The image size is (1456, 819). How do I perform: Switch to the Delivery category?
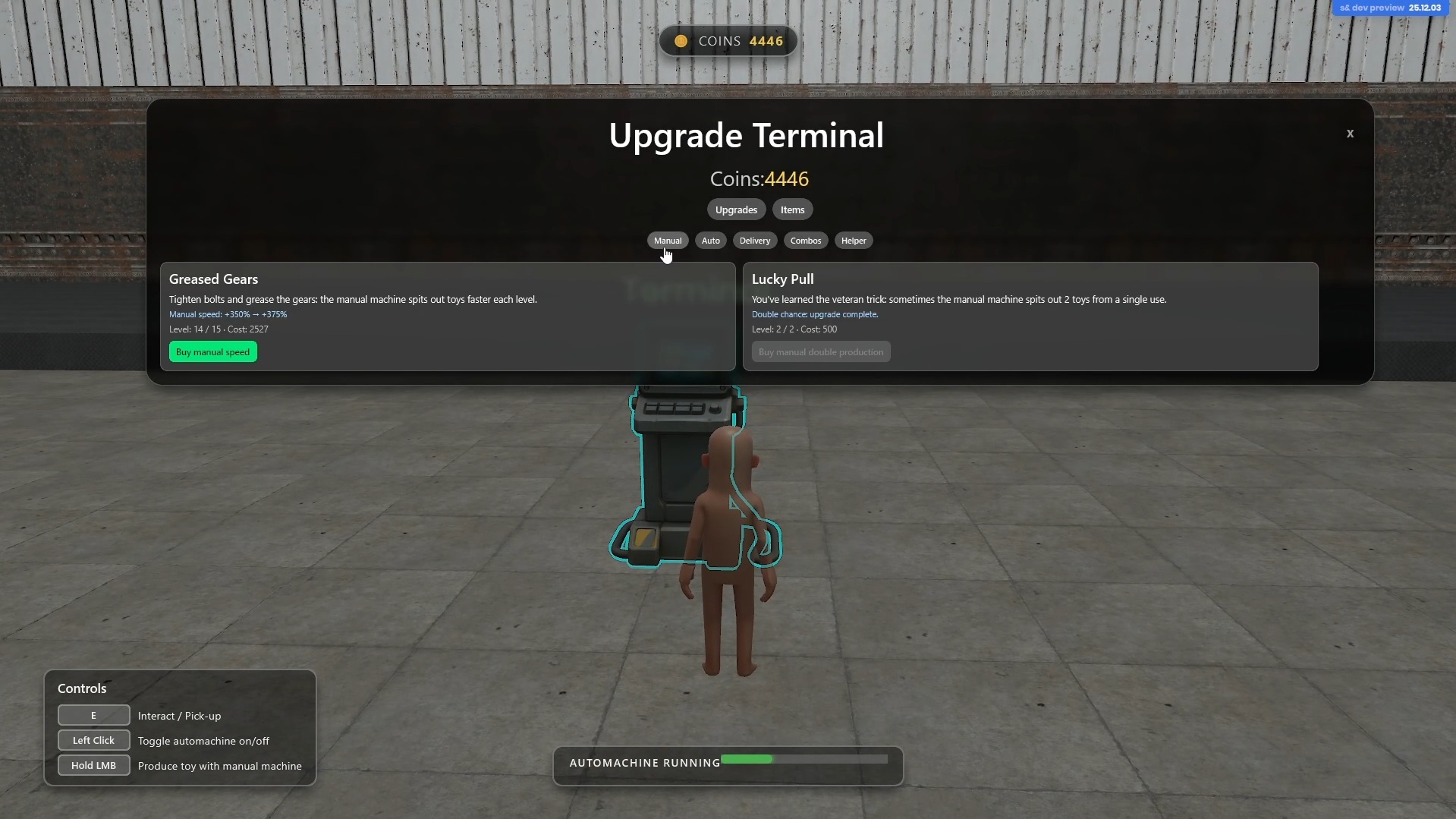[755, 241]
